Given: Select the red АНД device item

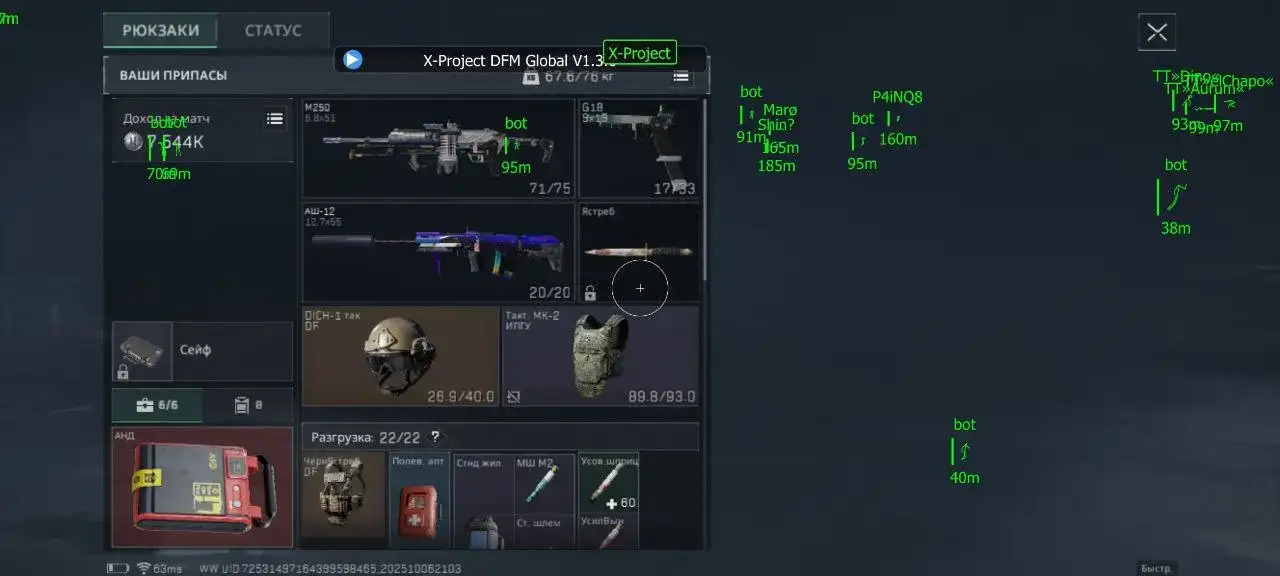Looking at the screenshot, I should click(202, 488).
